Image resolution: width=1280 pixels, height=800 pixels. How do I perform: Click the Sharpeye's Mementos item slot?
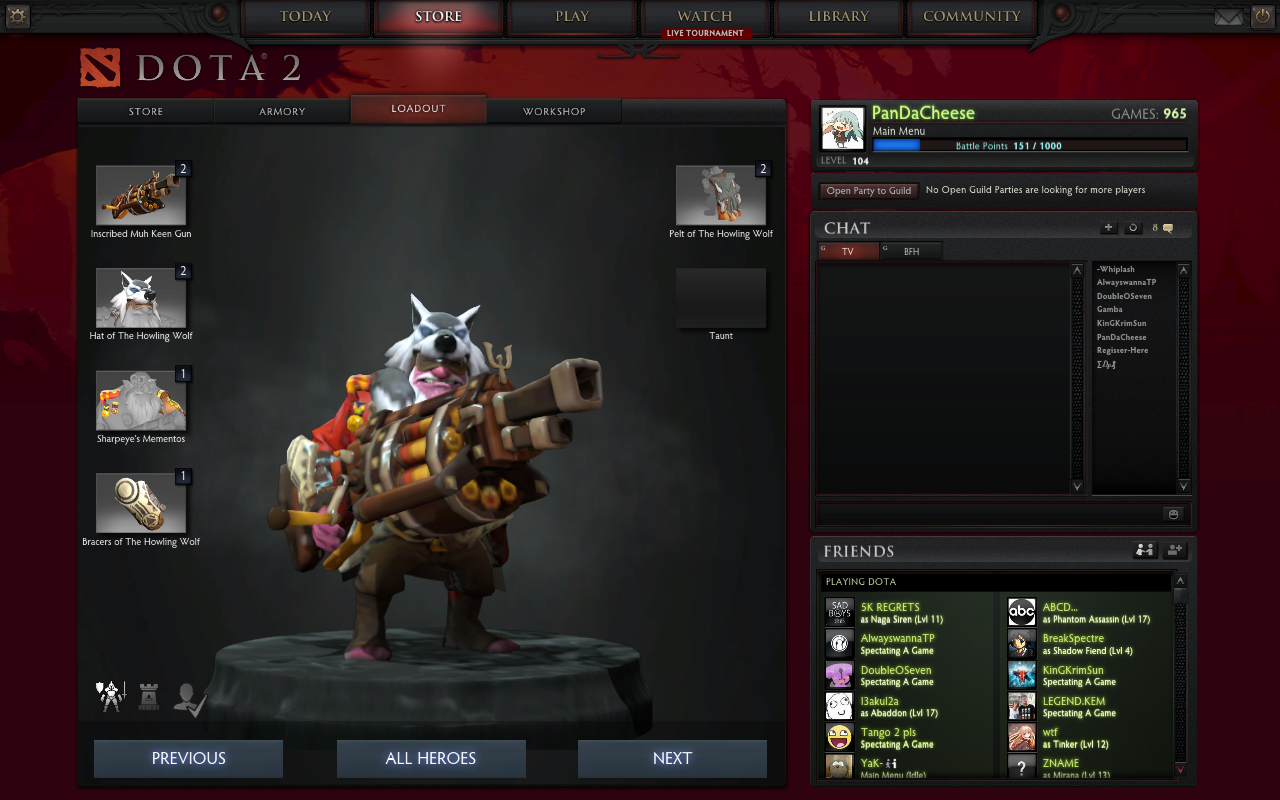click(141, 401)
